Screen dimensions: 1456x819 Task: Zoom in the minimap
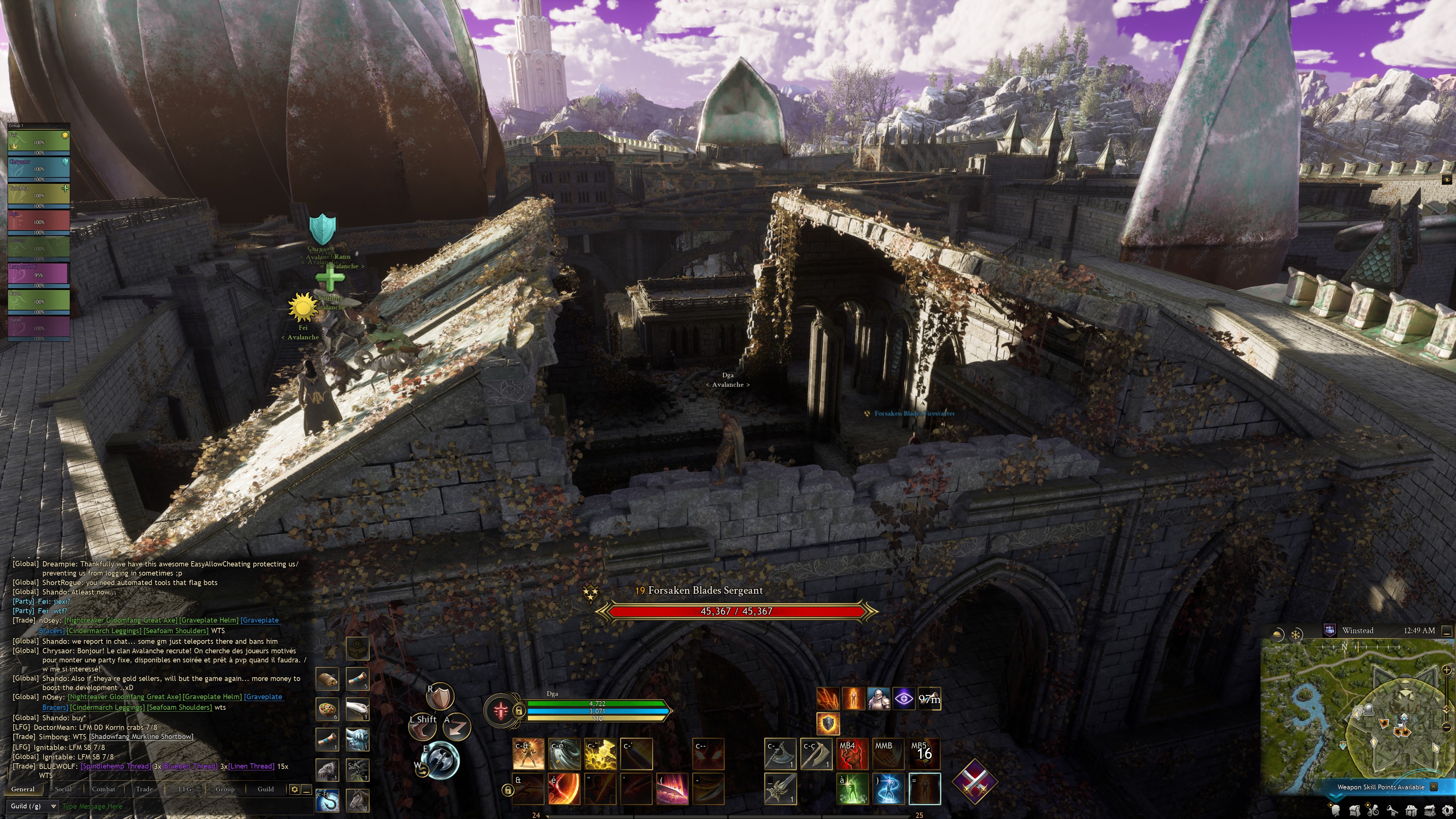(1447, 670)
